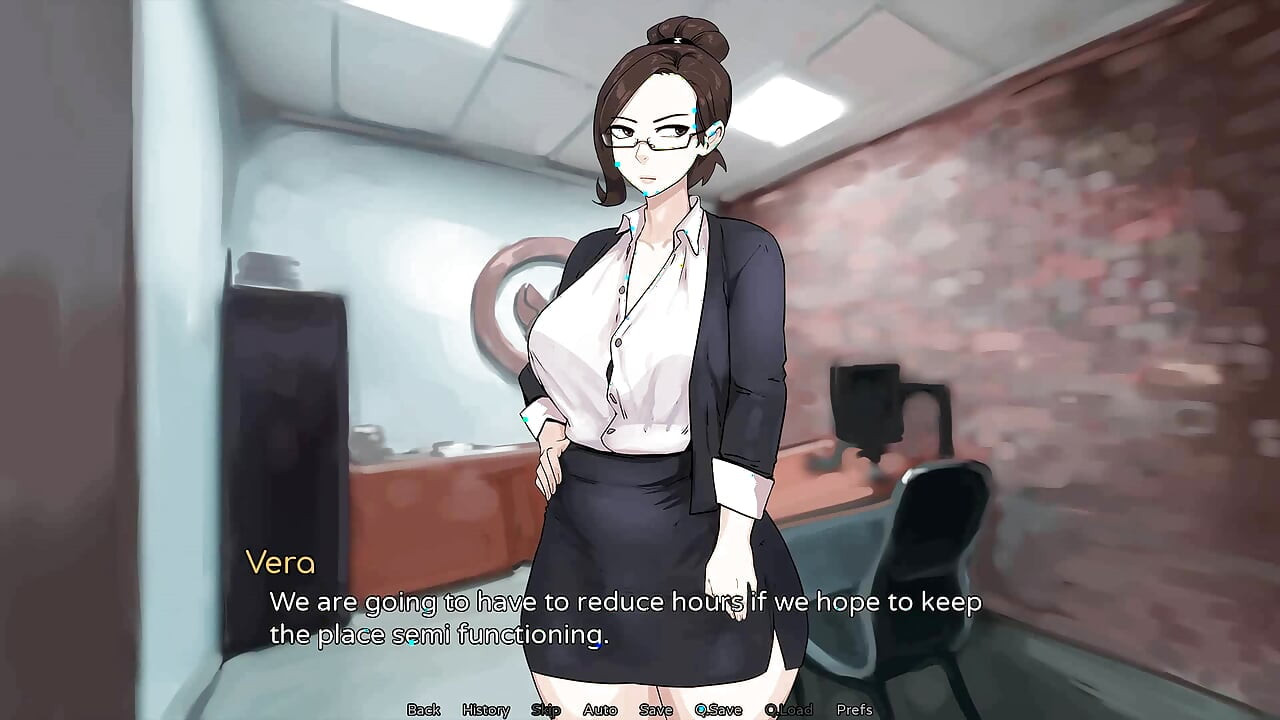
Task: Toggle Auto-read mode
Action: pyautogui.click(x=601, y=709)
